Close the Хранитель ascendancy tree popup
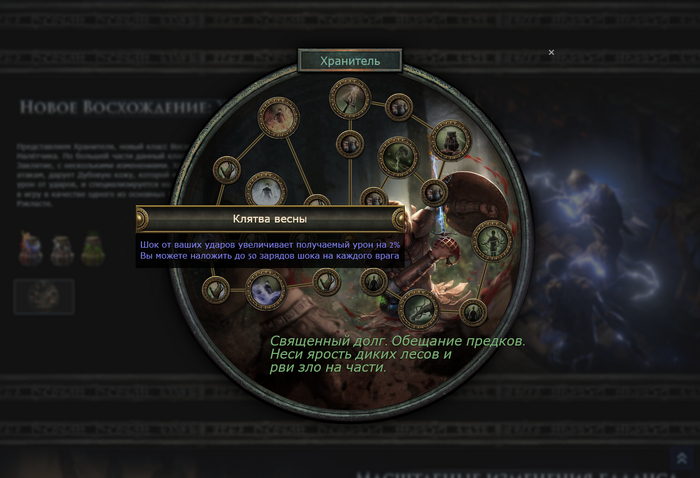 point(551,52)
